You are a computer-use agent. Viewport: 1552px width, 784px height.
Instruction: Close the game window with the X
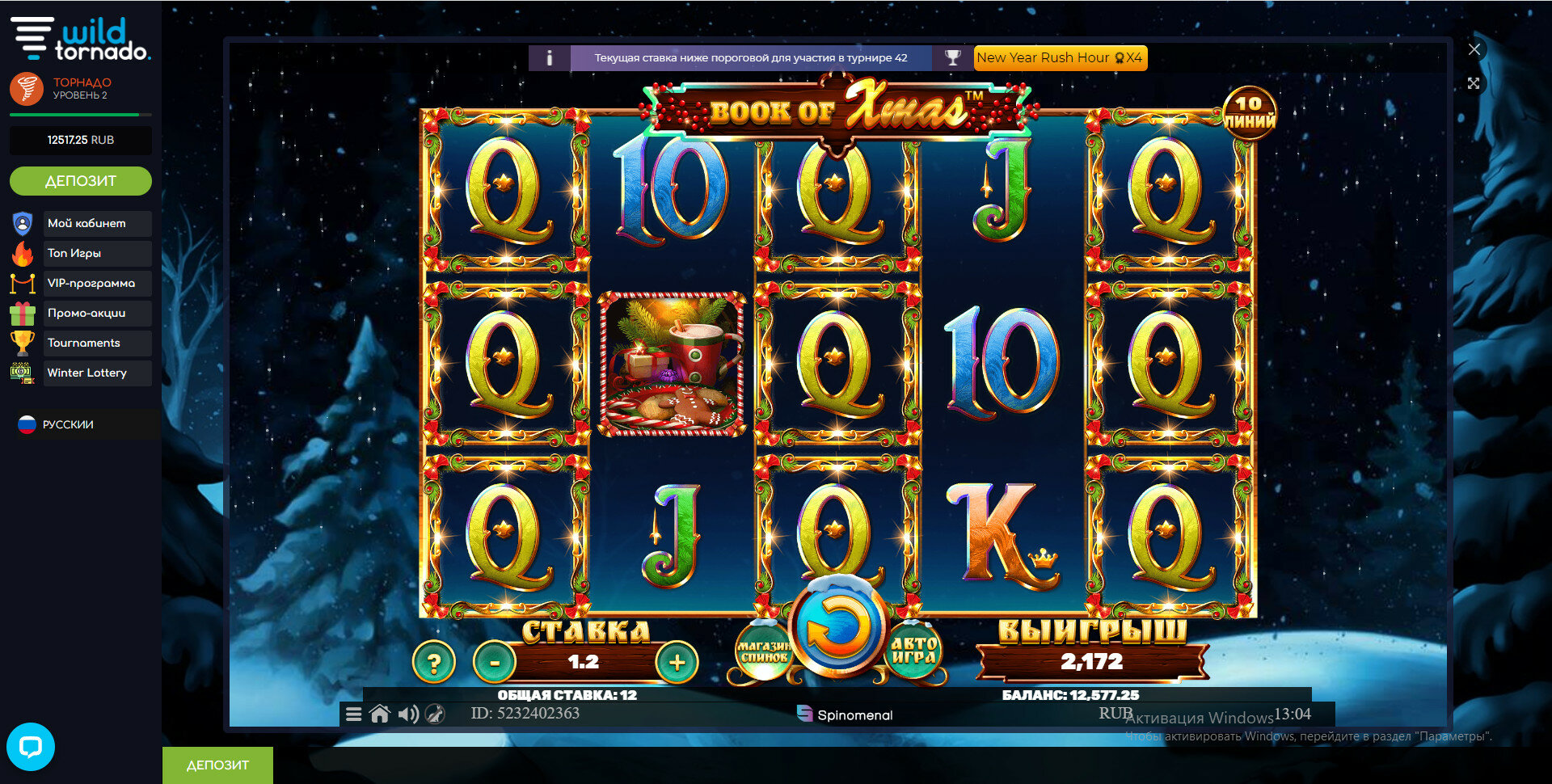pyautogui.click(x=1474, y=49)
